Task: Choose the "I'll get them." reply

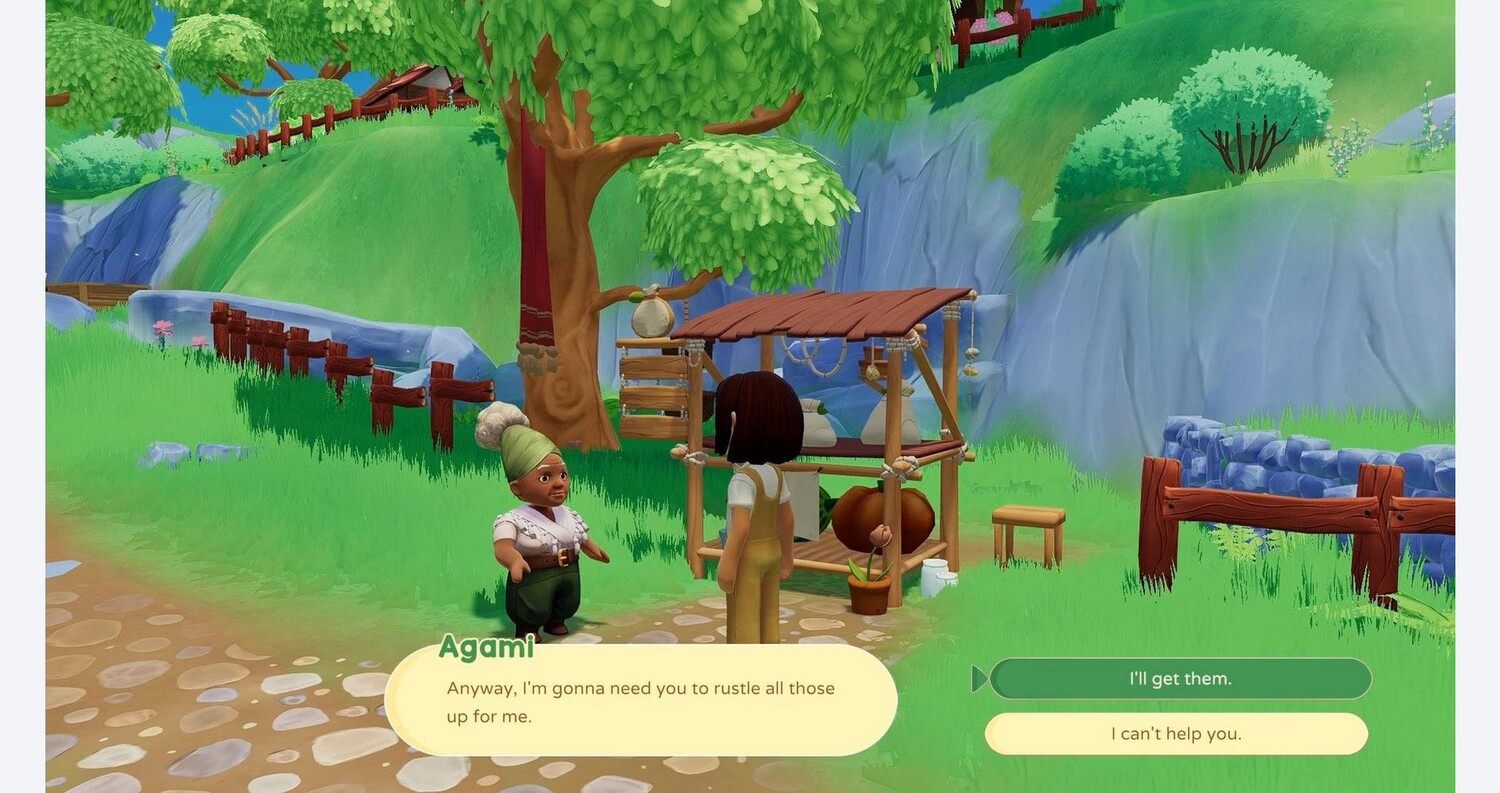Action: [1180, 679]
